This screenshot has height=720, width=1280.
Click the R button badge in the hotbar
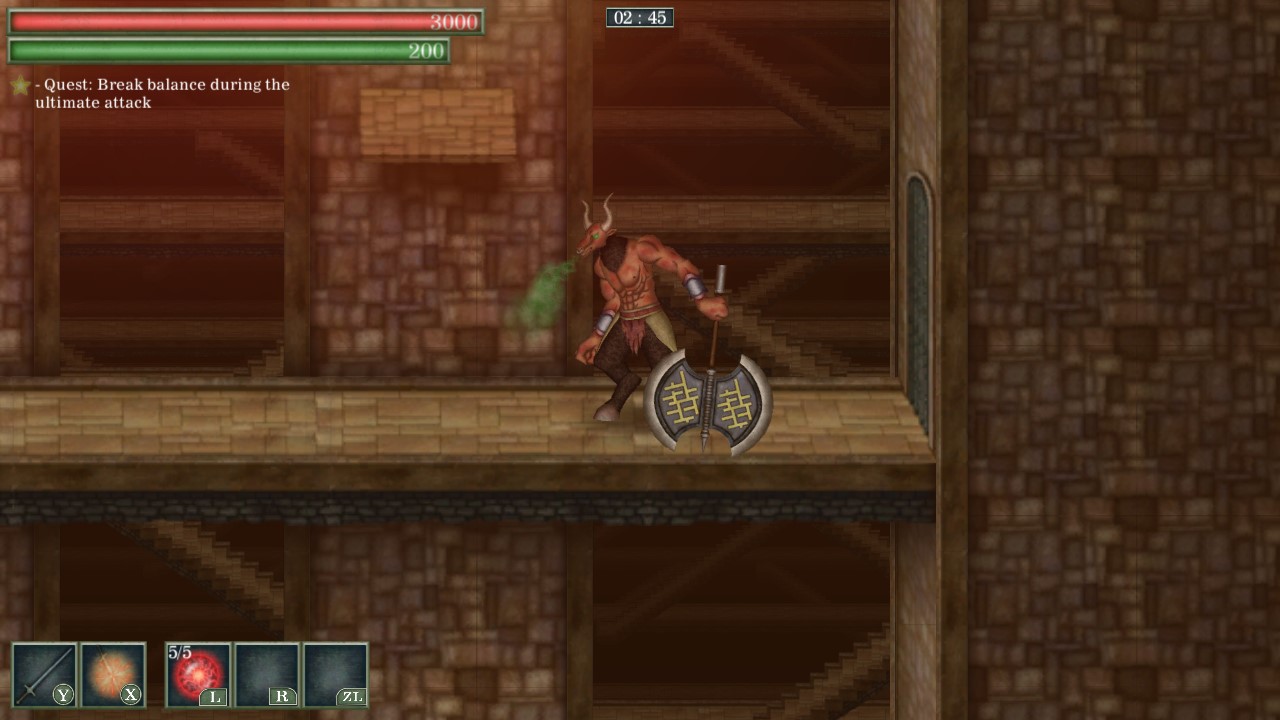[x=285, y=698]
